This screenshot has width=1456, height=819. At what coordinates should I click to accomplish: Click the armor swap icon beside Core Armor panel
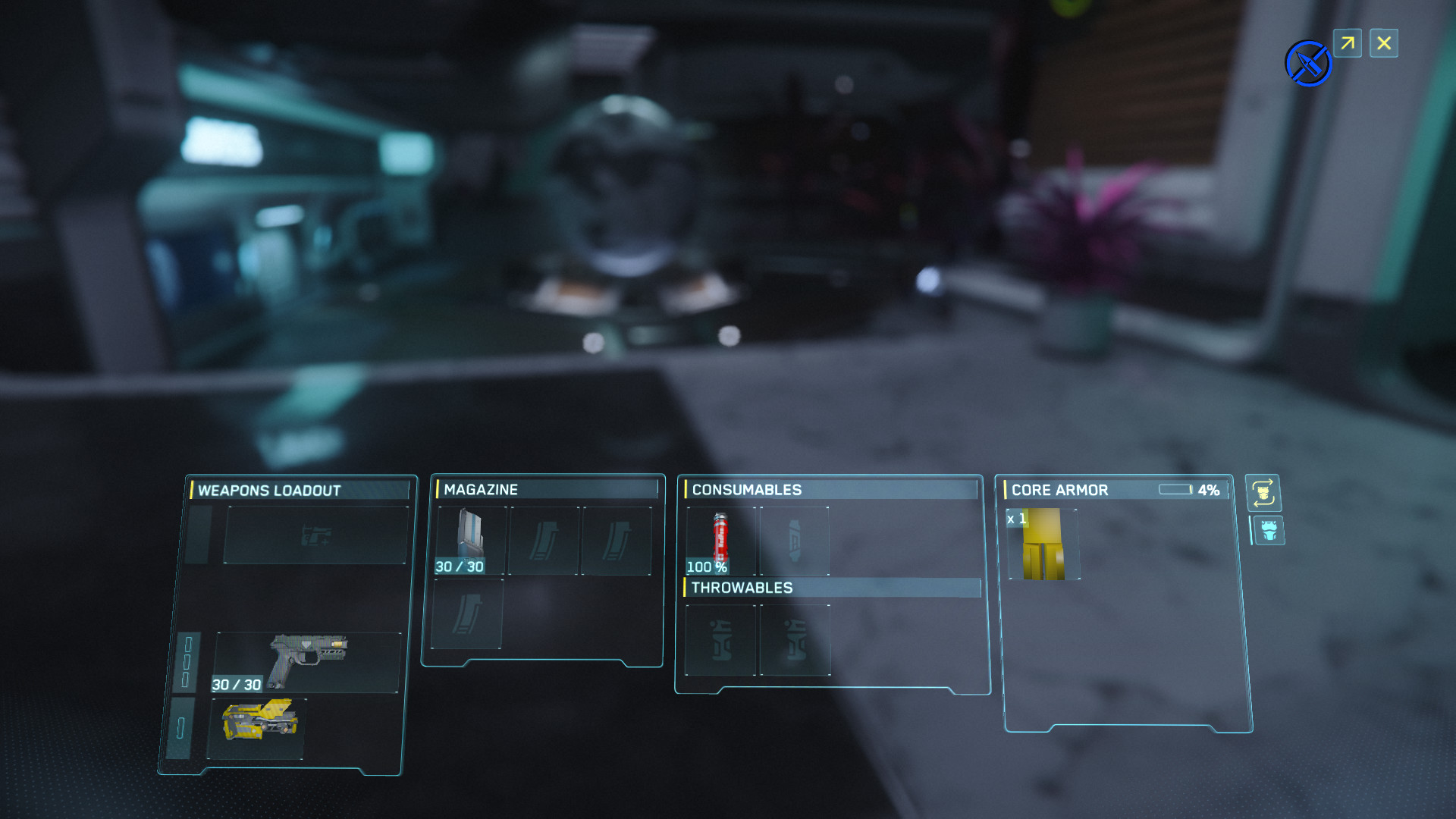(1265, 494)
